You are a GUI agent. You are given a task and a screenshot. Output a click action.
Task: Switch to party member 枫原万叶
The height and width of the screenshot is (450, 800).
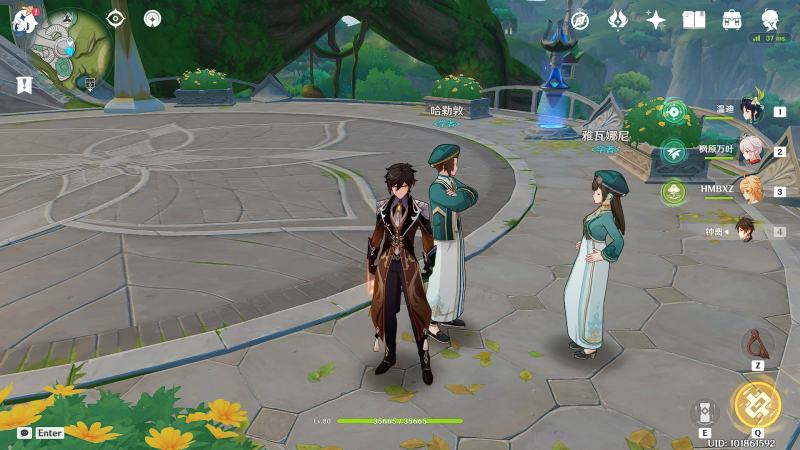tap(750, 151)
